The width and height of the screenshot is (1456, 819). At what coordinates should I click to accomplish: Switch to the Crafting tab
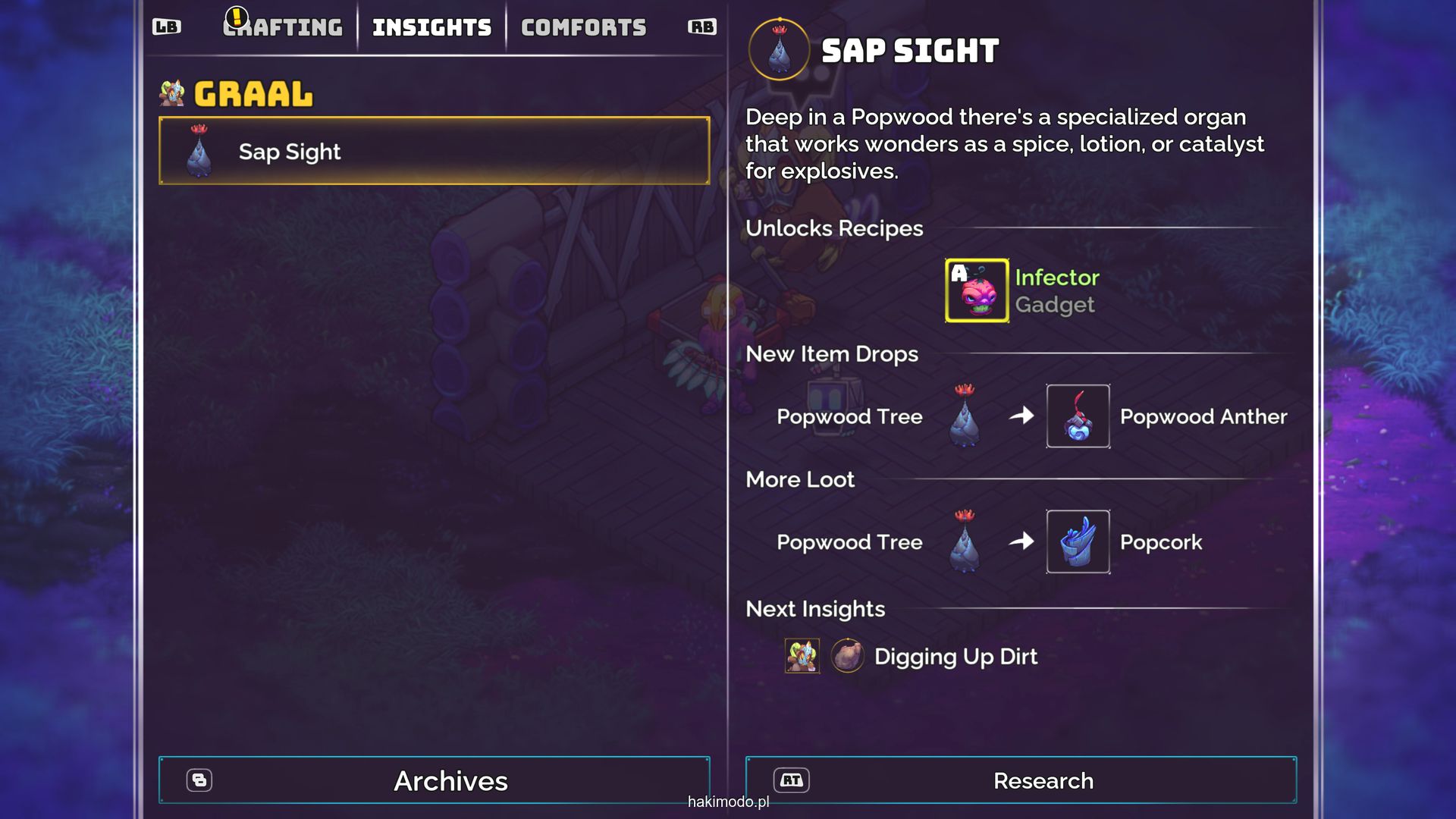(283, 28)
